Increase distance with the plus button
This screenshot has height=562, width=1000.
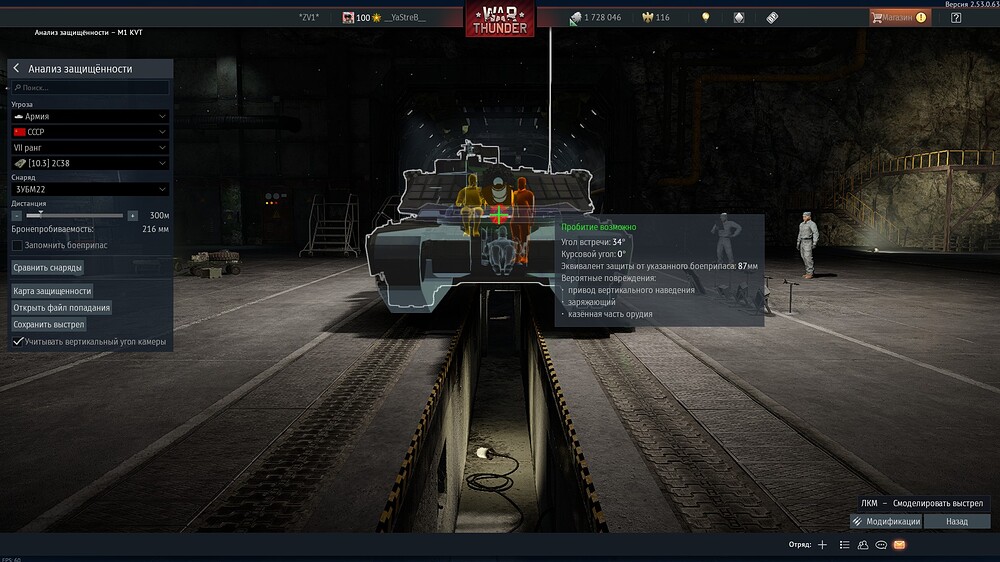pyautogui.click(x=132, y=215)
